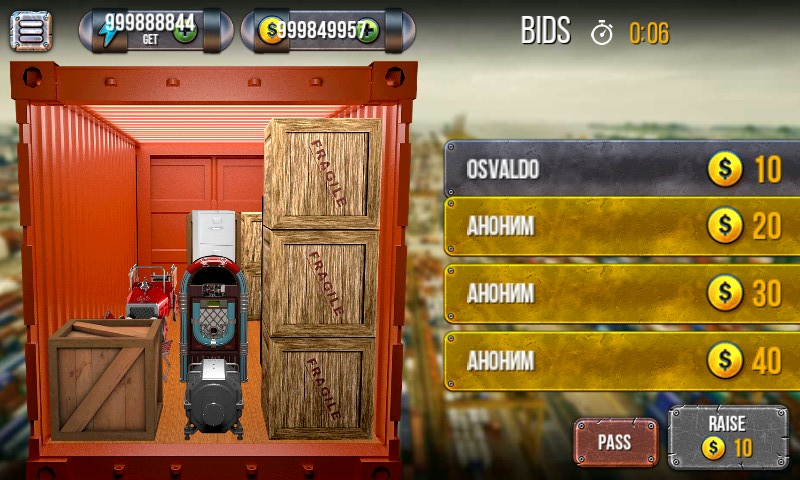The height and width of the screenshot is (480, 800).
Task: Raise the bid by 10
Action: coord(727,437)
